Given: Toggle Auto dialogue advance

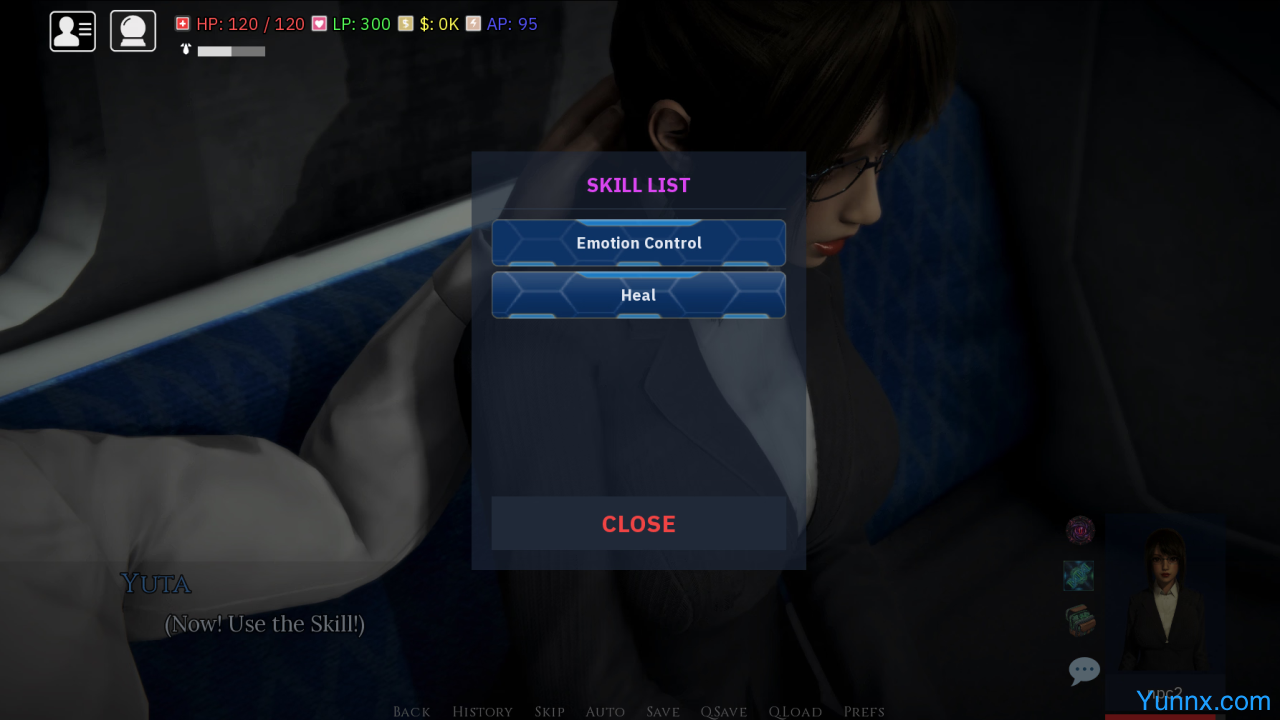Looking at the screenshot, I should coord(605,711).
